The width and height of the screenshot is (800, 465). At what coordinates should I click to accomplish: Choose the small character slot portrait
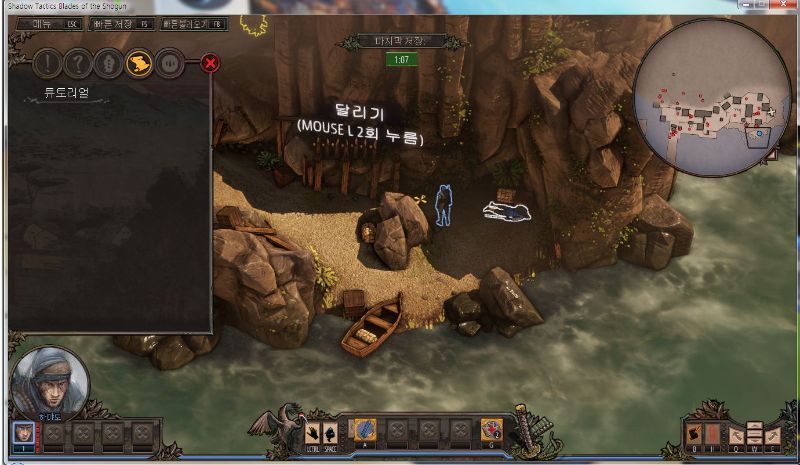tap(24, 433)
